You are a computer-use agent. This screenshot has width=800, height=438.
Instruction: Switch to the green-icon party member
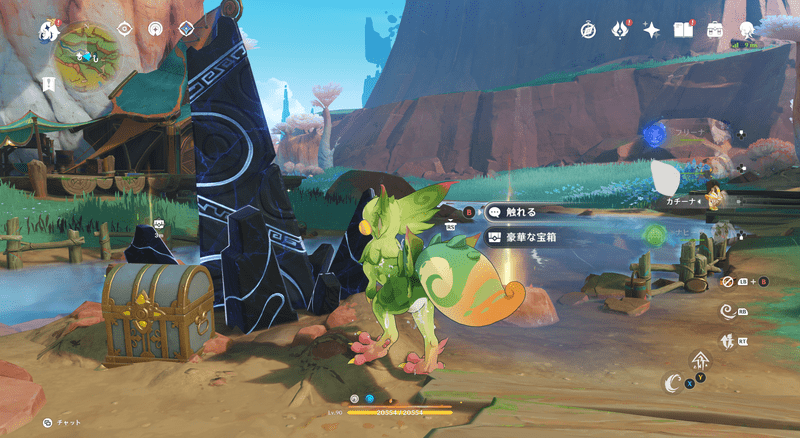tap(655, 235)
